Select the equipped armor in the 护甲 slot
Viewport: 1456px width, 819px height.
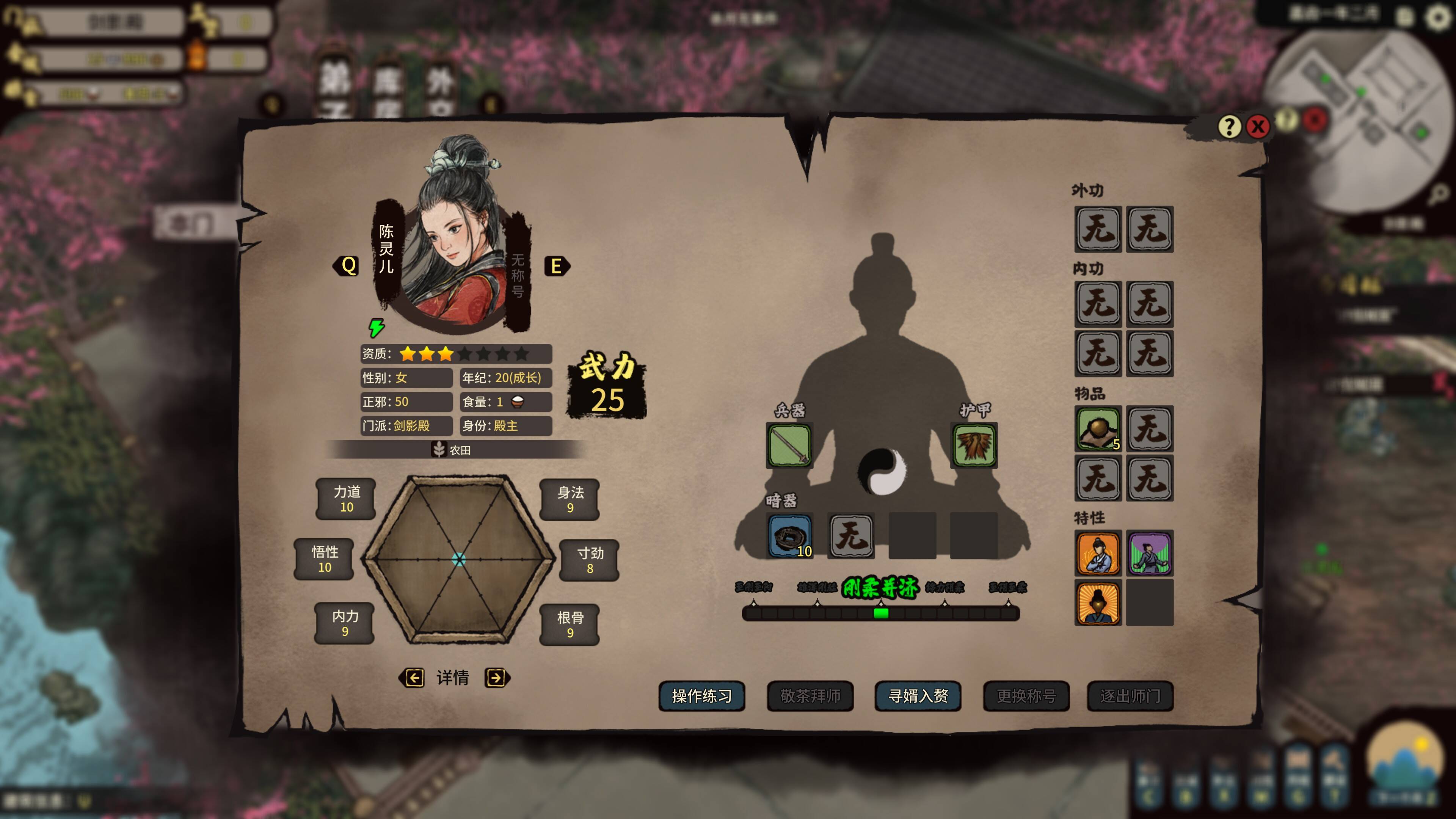tap(974, 446)
